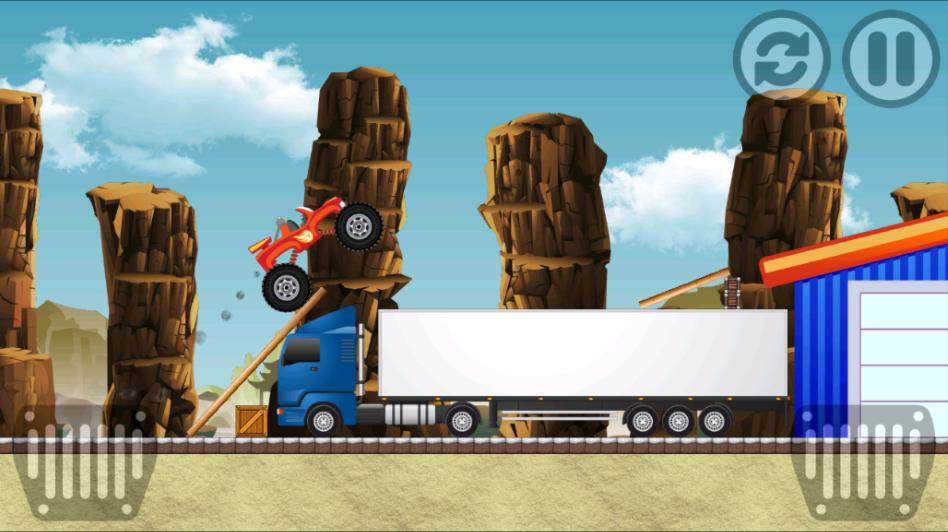Pause the game

pyautogui.click(x=891, y=58)
